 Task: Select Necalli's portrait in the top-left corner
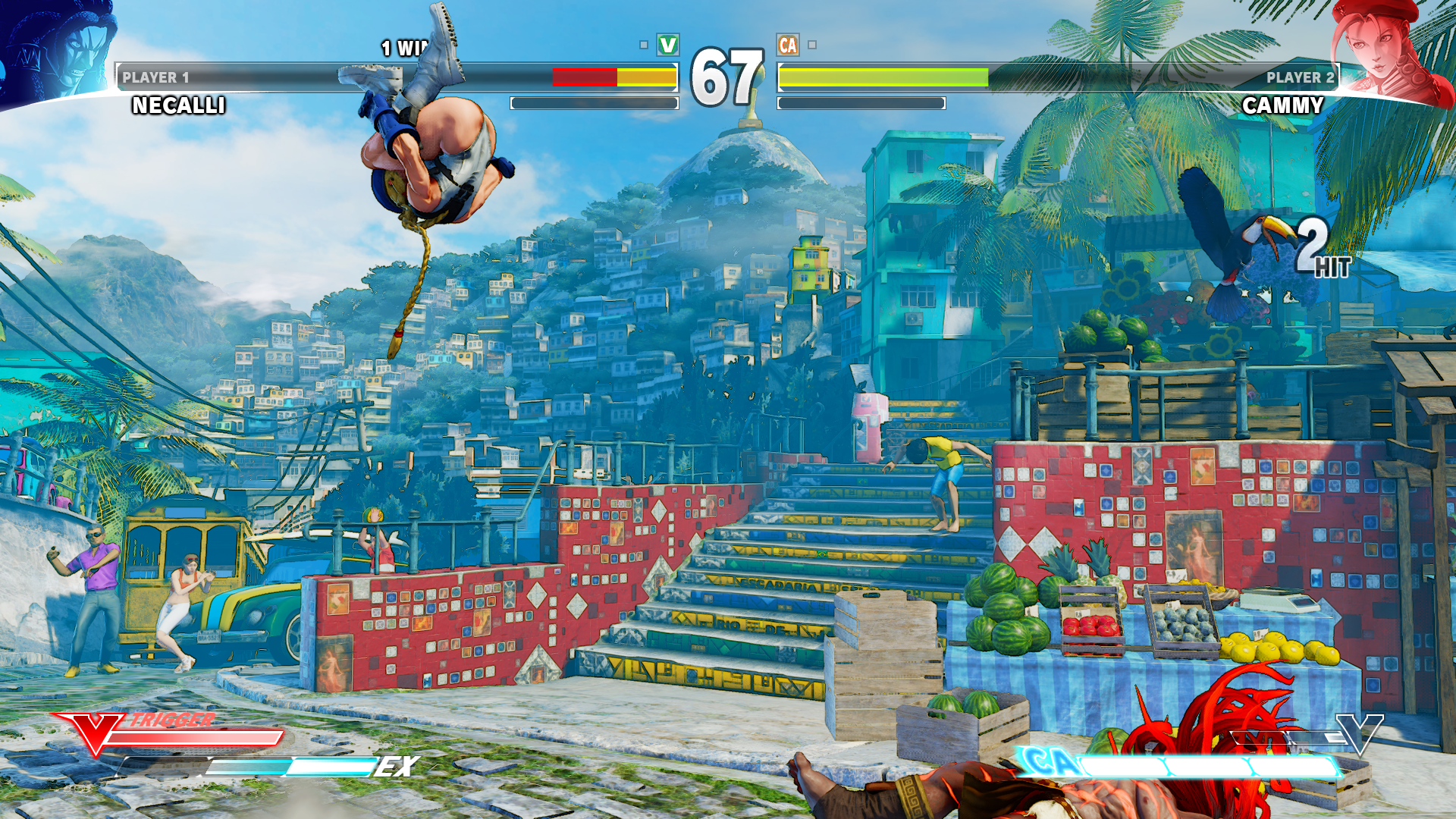(57, 45)
